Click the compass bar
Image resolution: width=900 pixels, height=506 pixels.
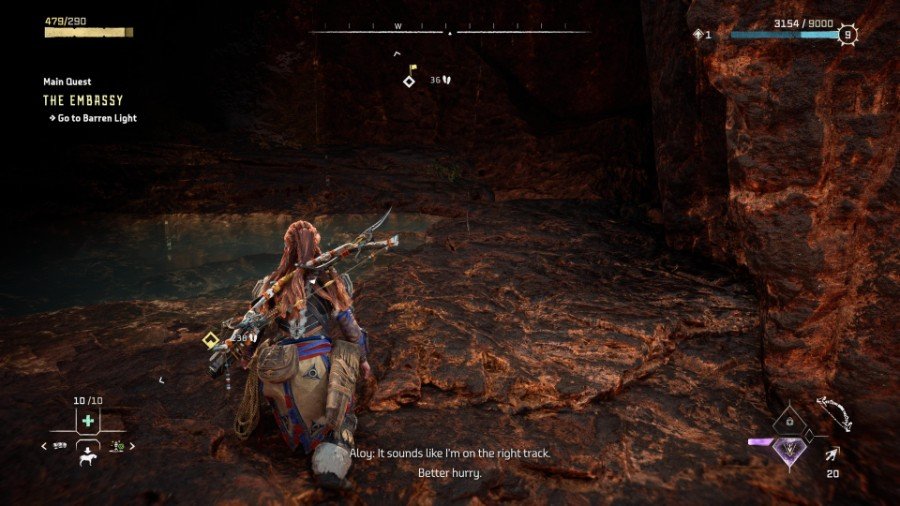point(449,32)
